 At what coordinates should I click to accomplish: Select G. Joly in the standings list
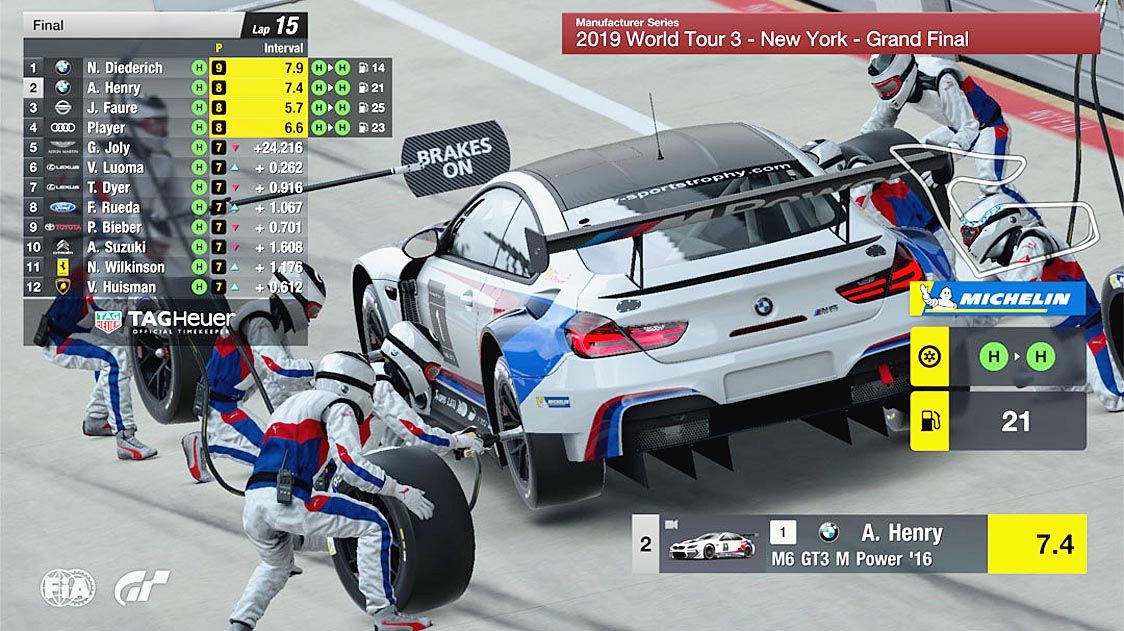point(108,148)
